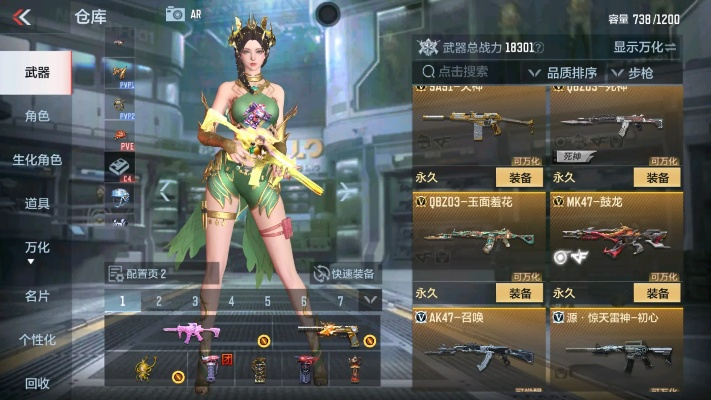Screen dimensions: 711x400
Task: Select the PVE loadout mode icon
Action: [x=119, y=138]
